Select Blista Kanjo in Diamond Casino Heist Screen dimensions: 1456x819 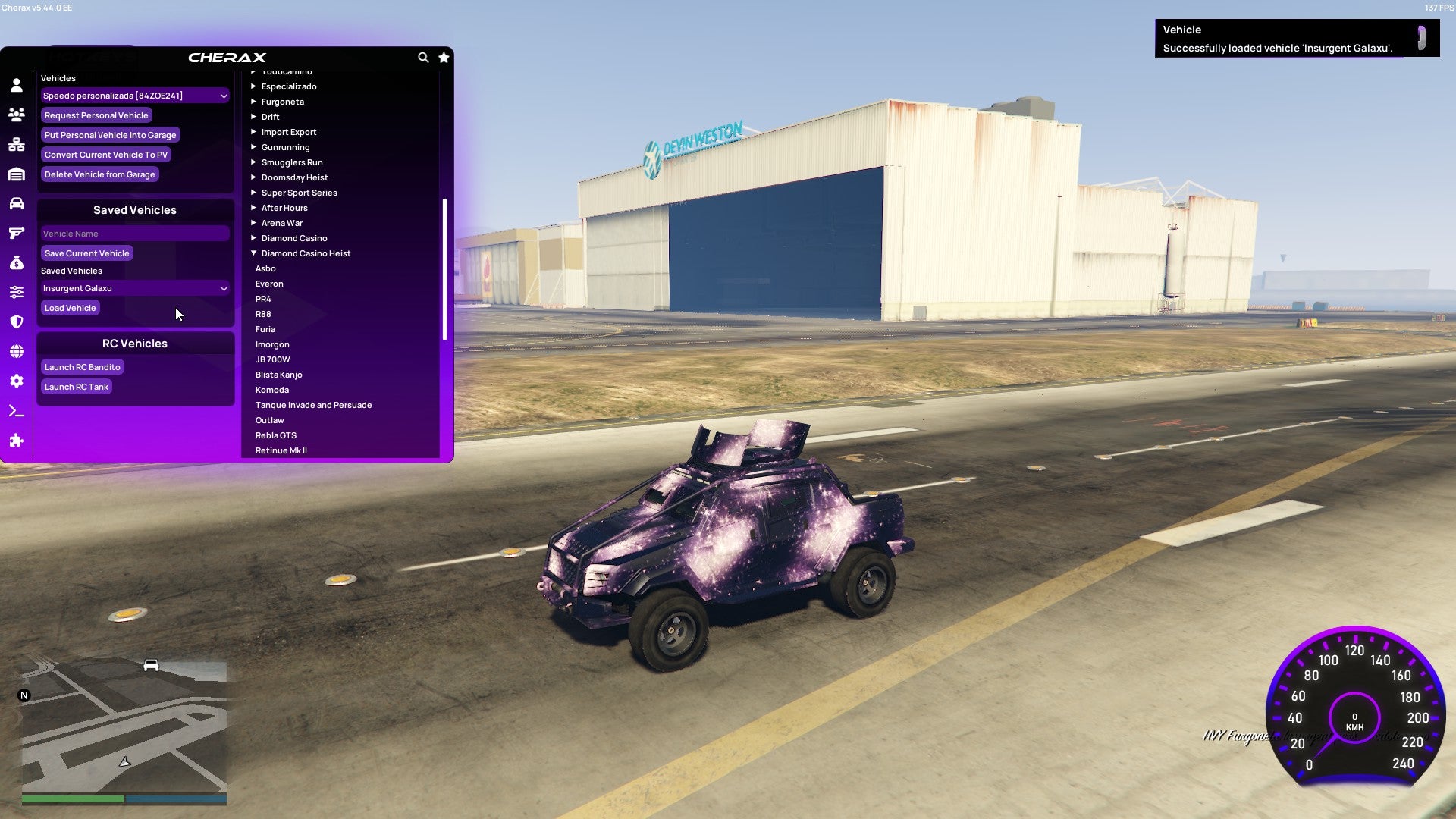(x=279, y=374)
